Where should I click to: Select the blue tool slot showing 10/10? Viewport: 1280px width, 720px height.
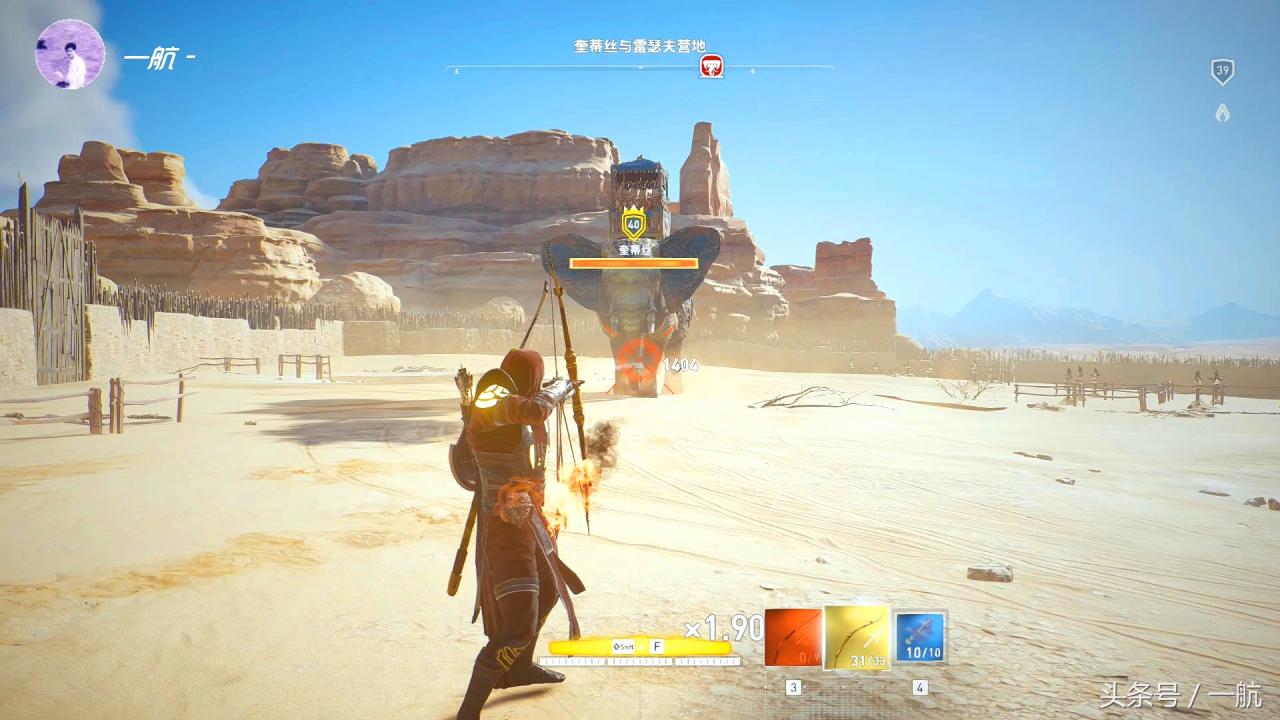pyautogui.click(x=919, y=637)
